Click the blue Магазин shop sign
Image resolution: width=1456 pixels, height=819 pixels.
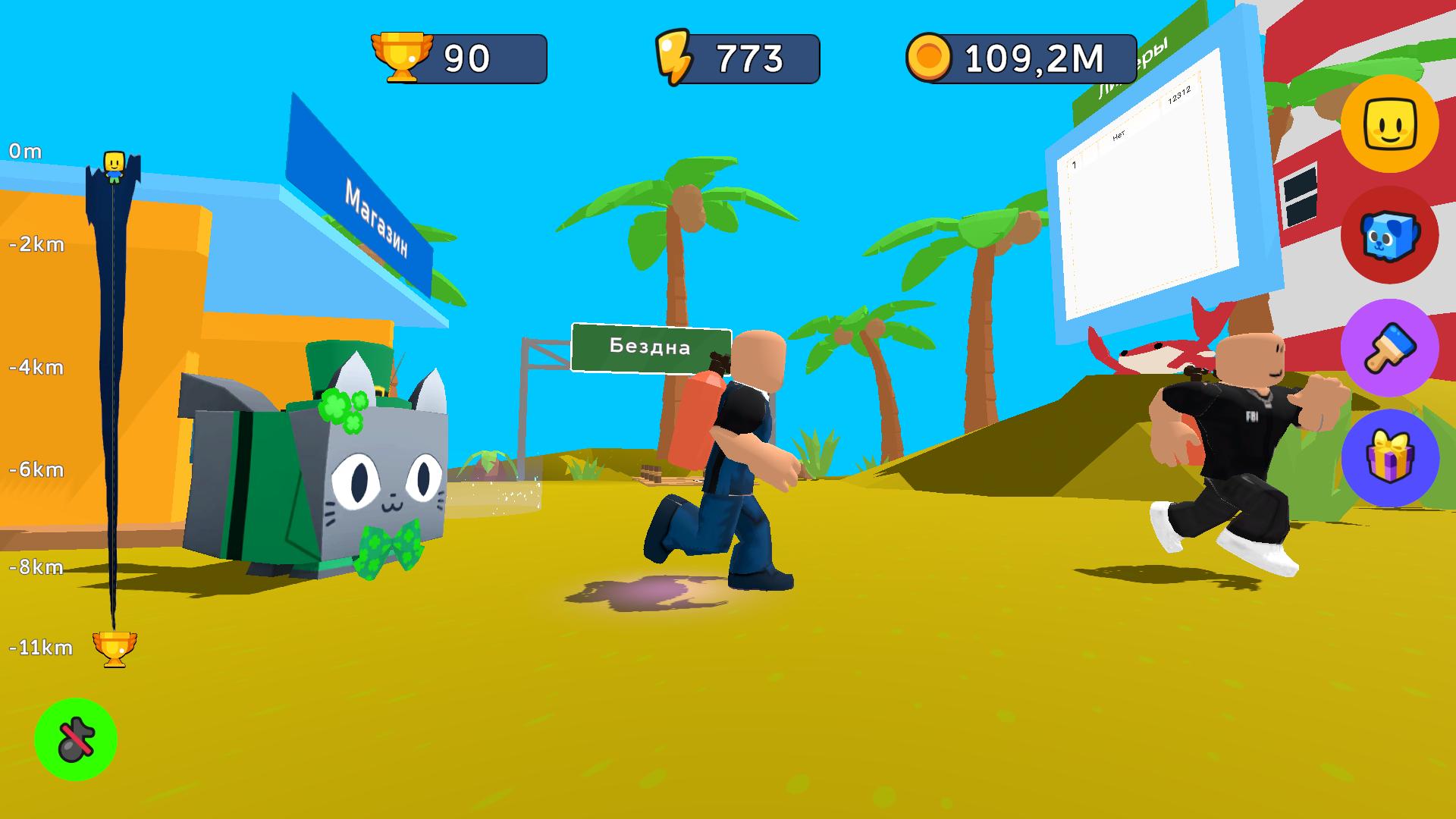[375, 216]
